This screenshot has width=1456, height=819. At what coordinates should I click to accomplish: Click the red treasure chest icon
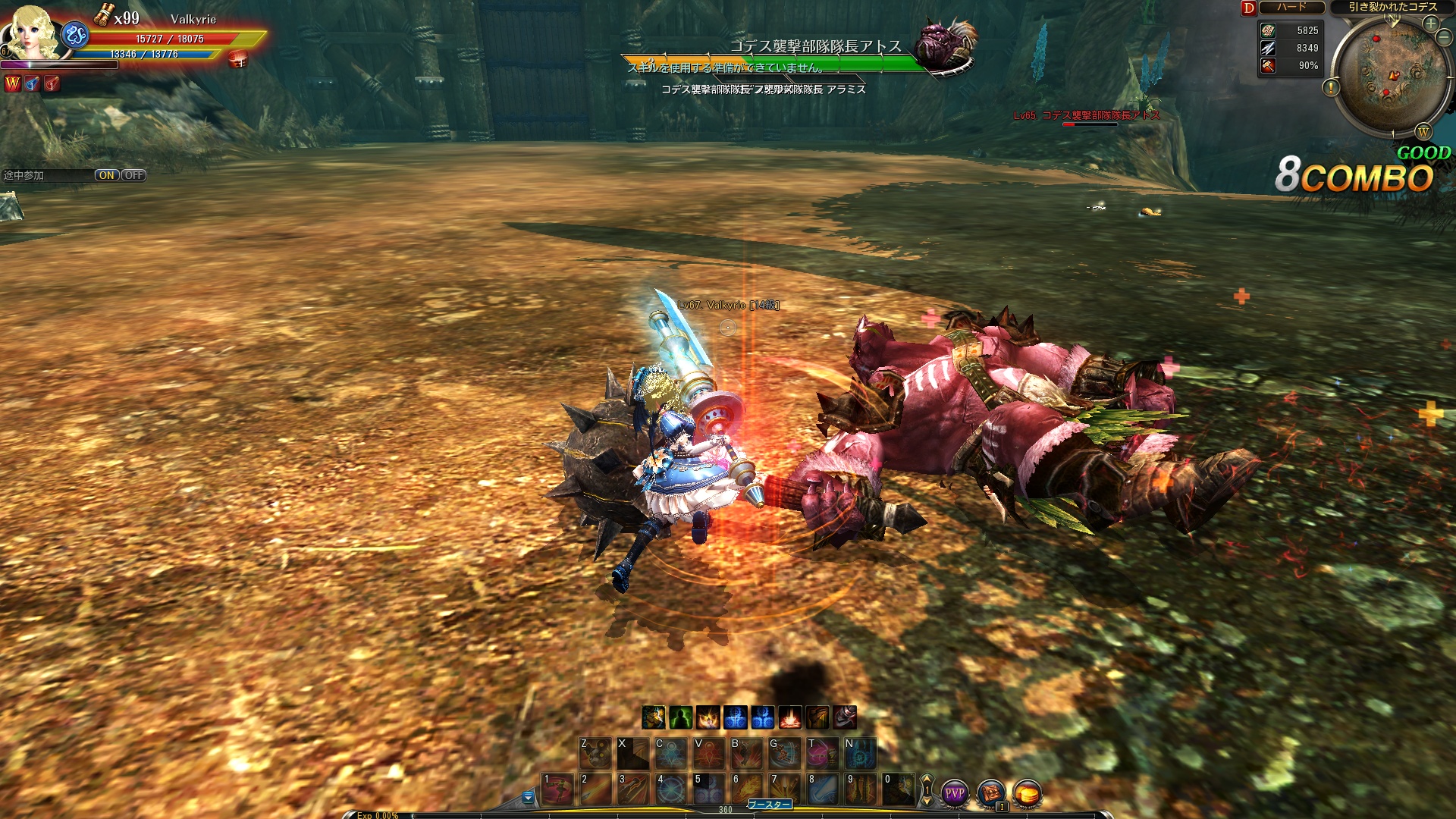[x=238, y=60]
